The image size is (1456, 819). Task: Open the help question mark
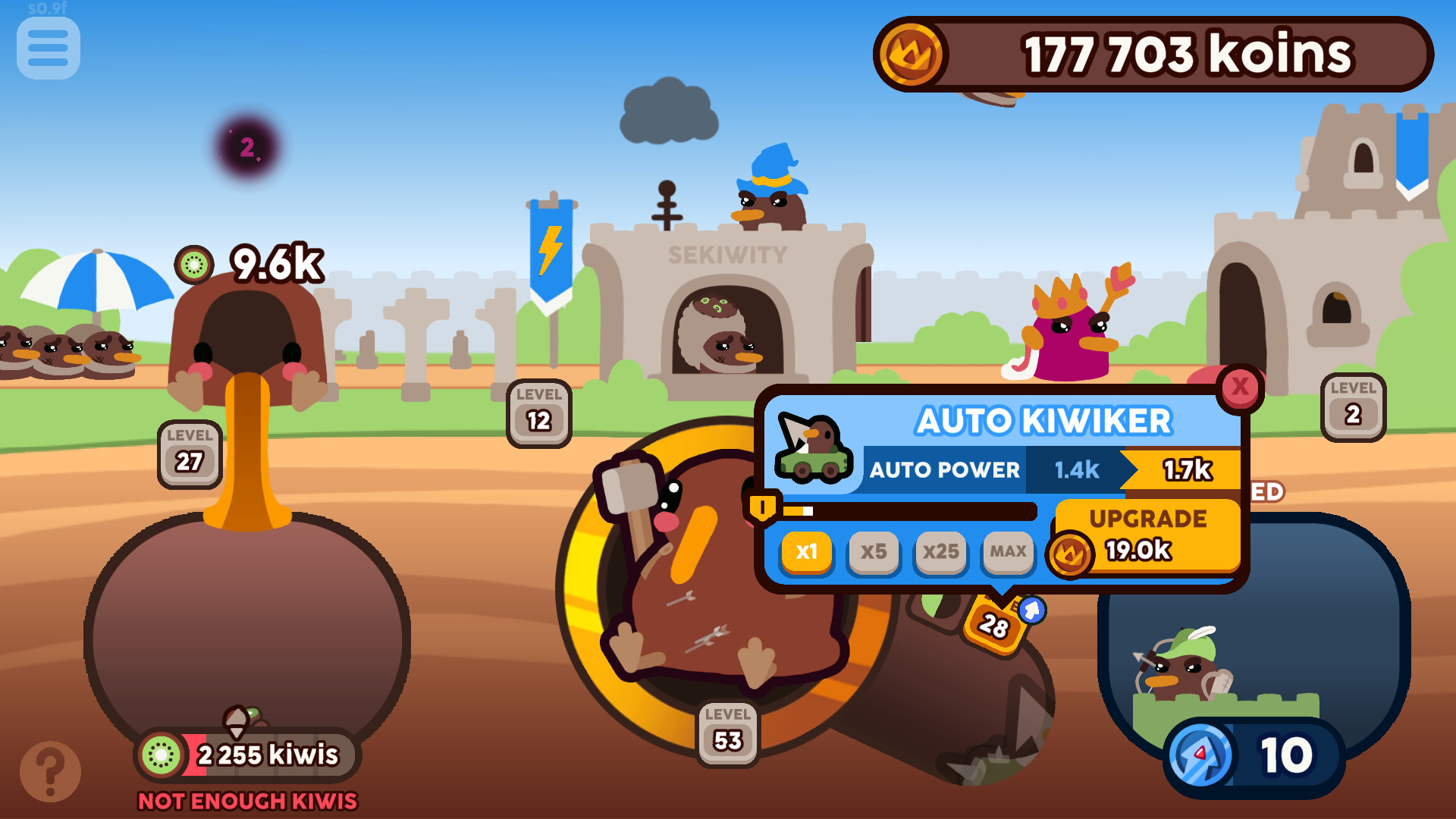click(x=50, y=770)
